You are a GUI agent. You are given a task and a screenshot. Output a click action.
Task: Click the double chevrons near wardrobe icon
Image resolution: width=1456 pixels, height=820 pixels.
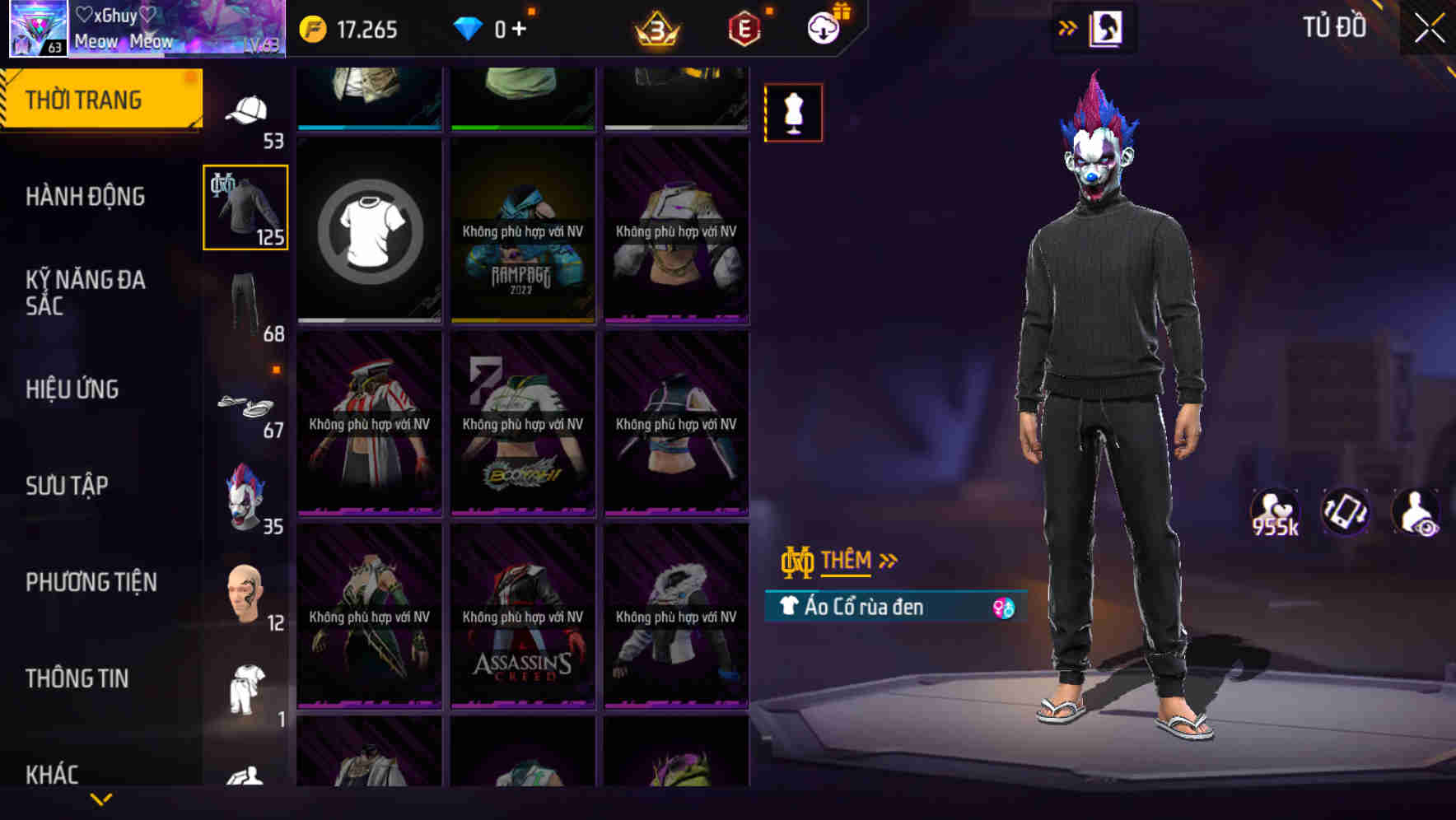[x=1068, y=26]
